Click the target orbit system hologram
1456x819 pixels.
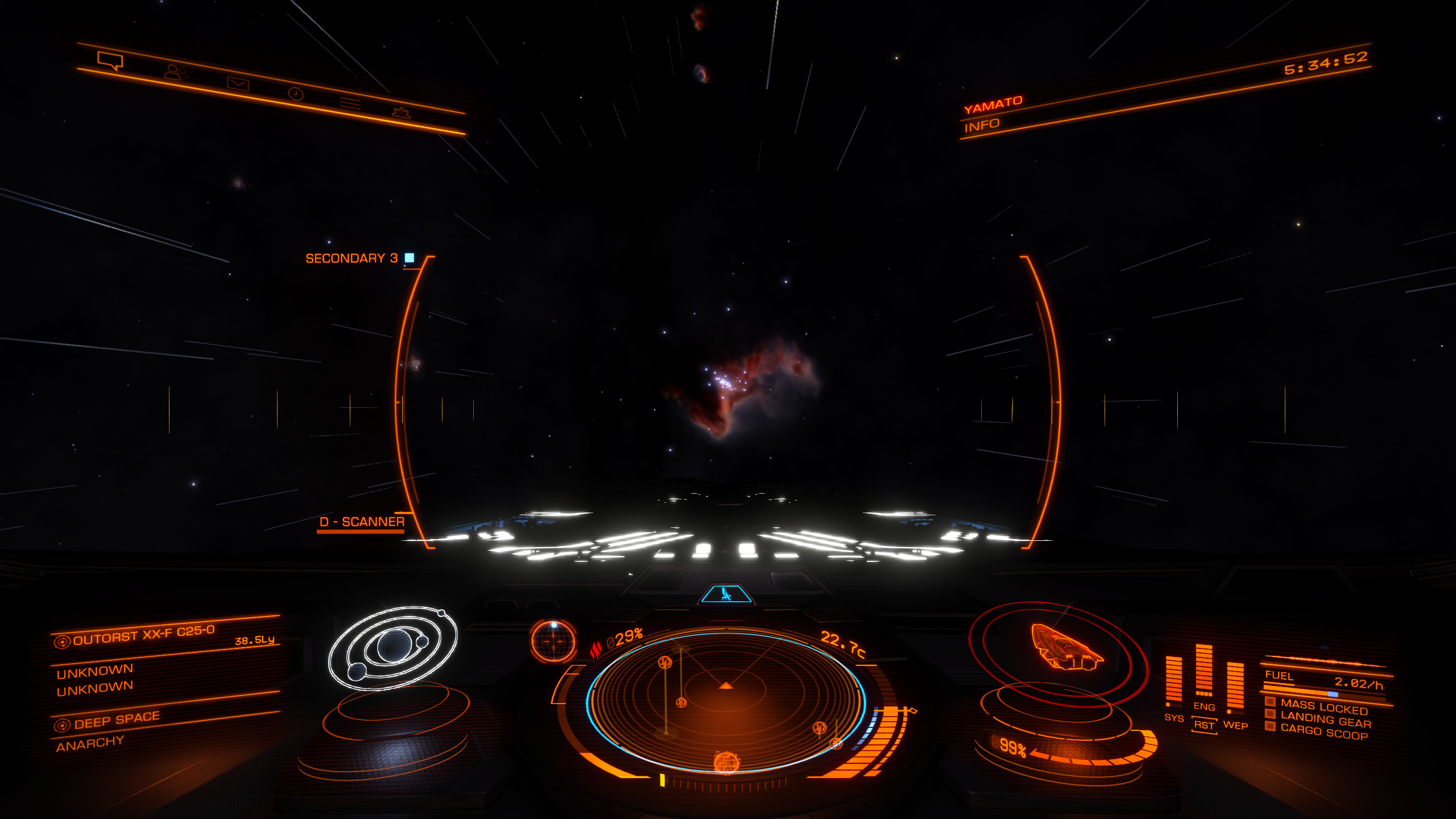pos(394,647)
